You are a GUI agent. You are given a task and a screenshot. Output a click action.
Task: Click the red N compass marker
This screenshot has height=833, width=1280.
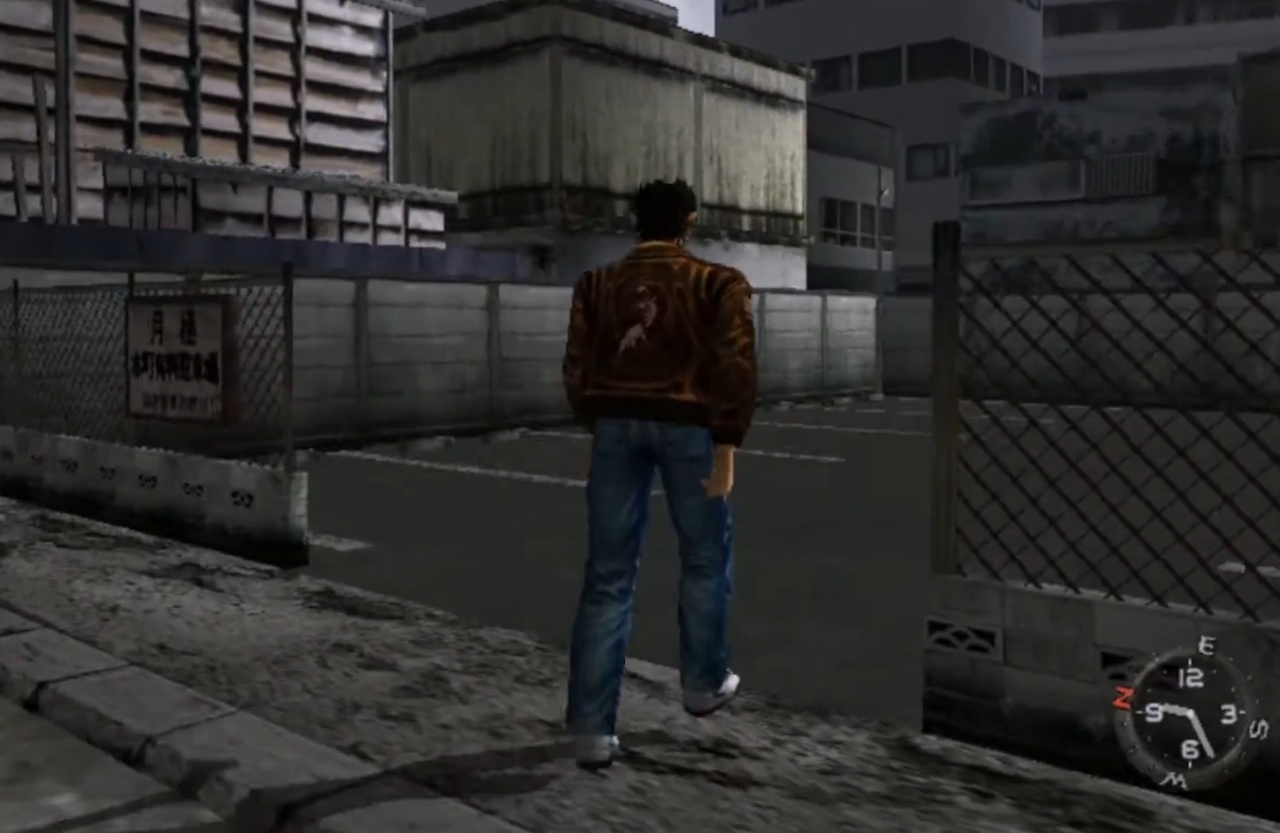(x=1124, y=696)
